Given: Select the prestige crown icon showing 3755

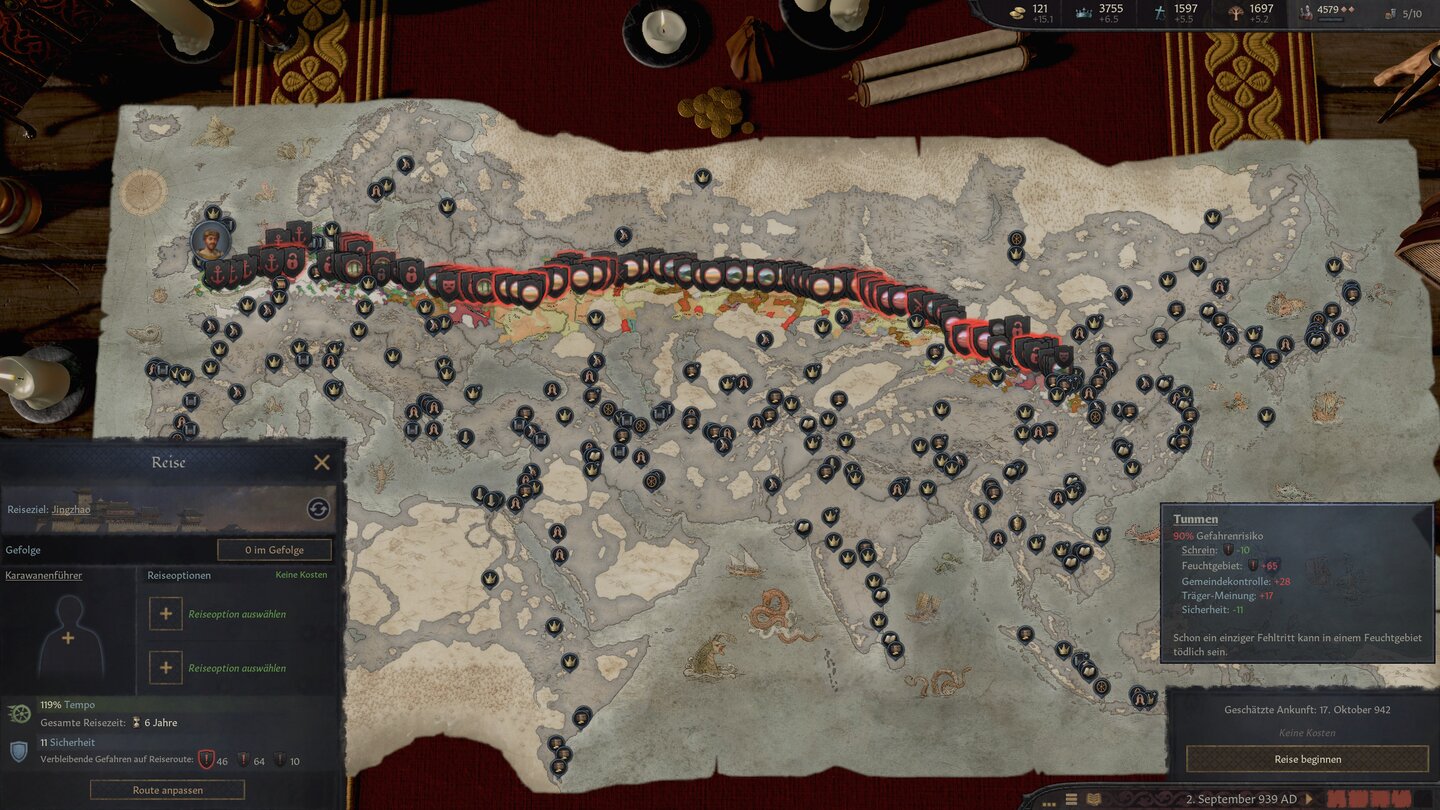Looking at the screenshot, I should pos(1082,12).
